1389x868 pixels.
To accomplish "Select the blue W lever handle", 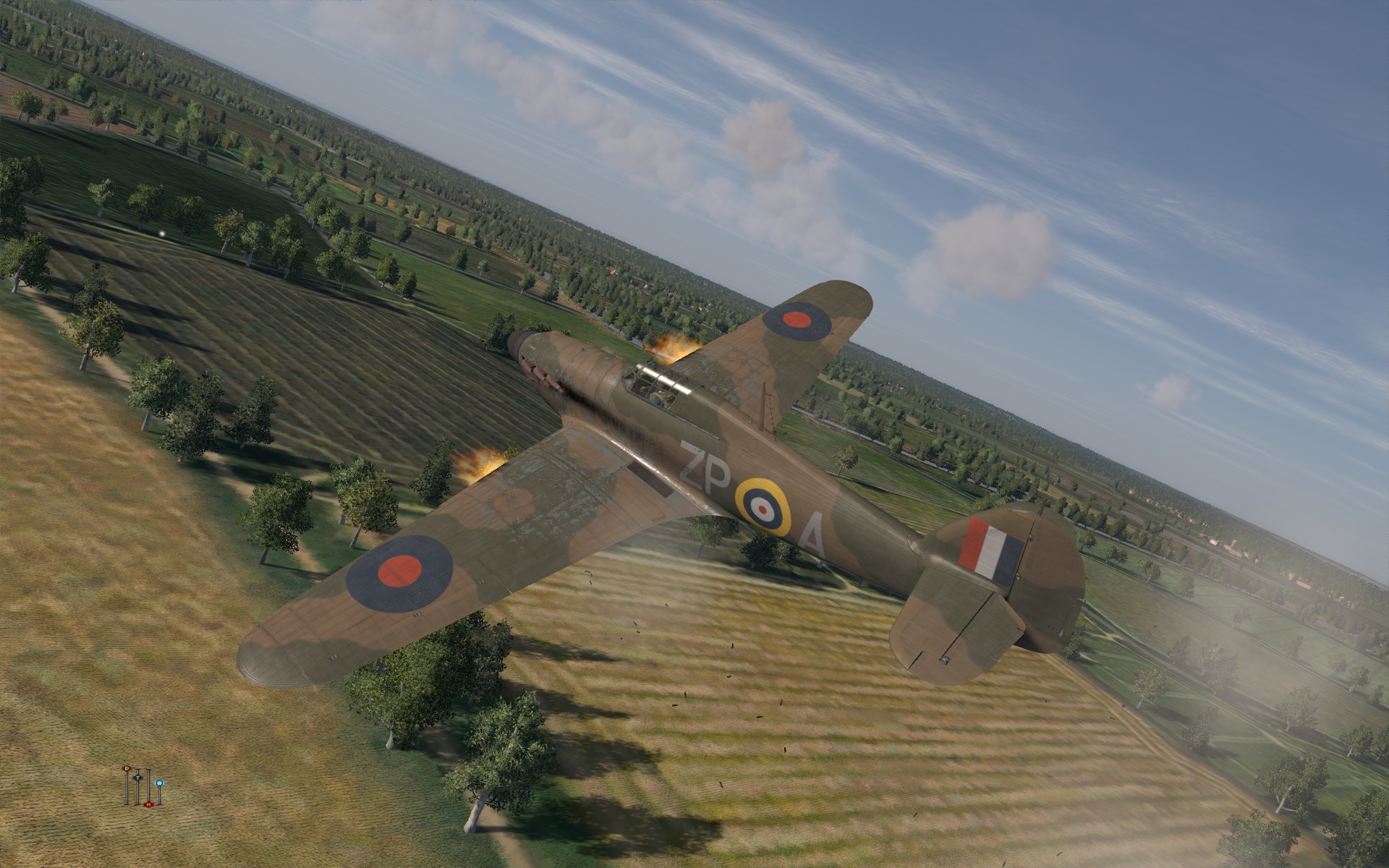I will point(159,783).
